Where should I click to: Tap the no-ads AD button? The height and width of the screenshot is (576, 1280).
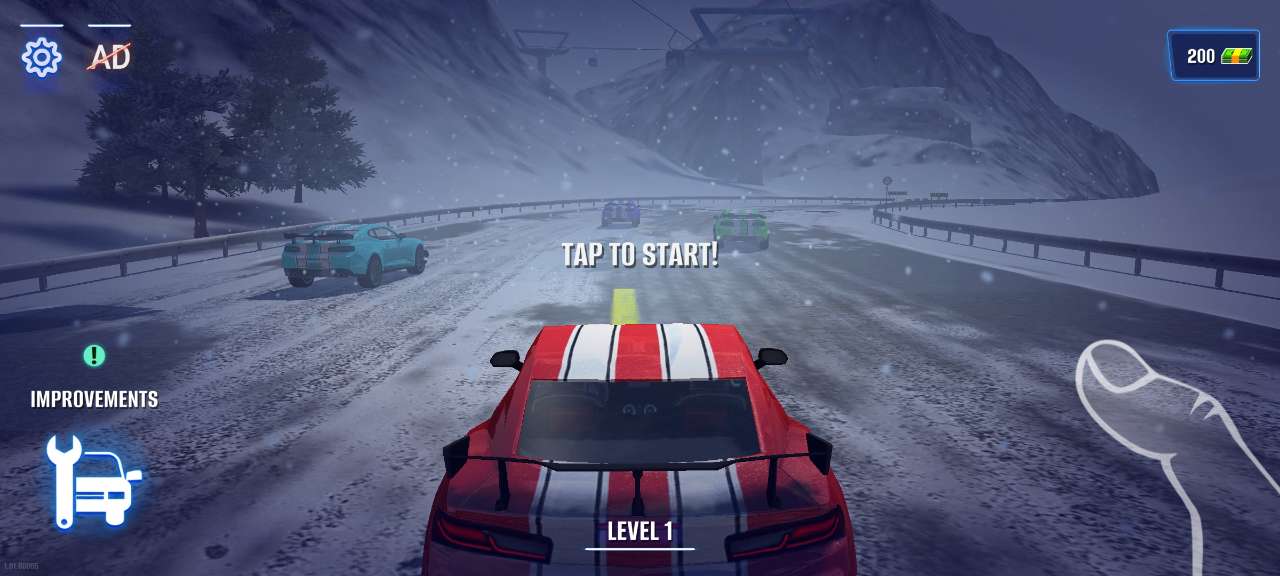tap(109, 58)
